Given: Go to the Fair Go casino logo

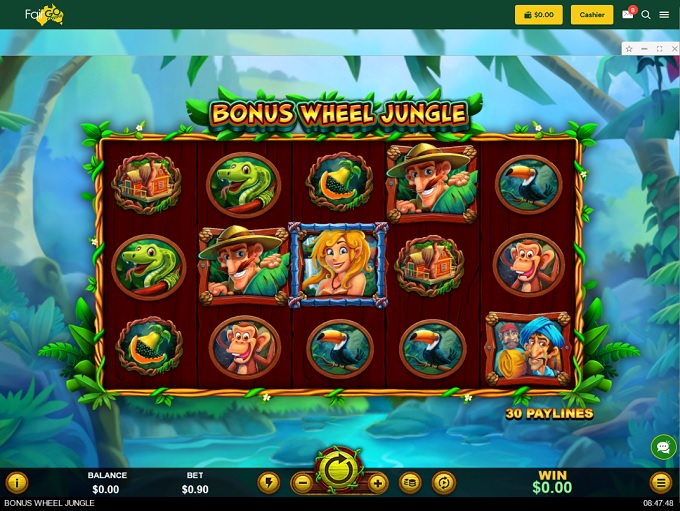Looking at the screenshot, I should tap(44, 15).
